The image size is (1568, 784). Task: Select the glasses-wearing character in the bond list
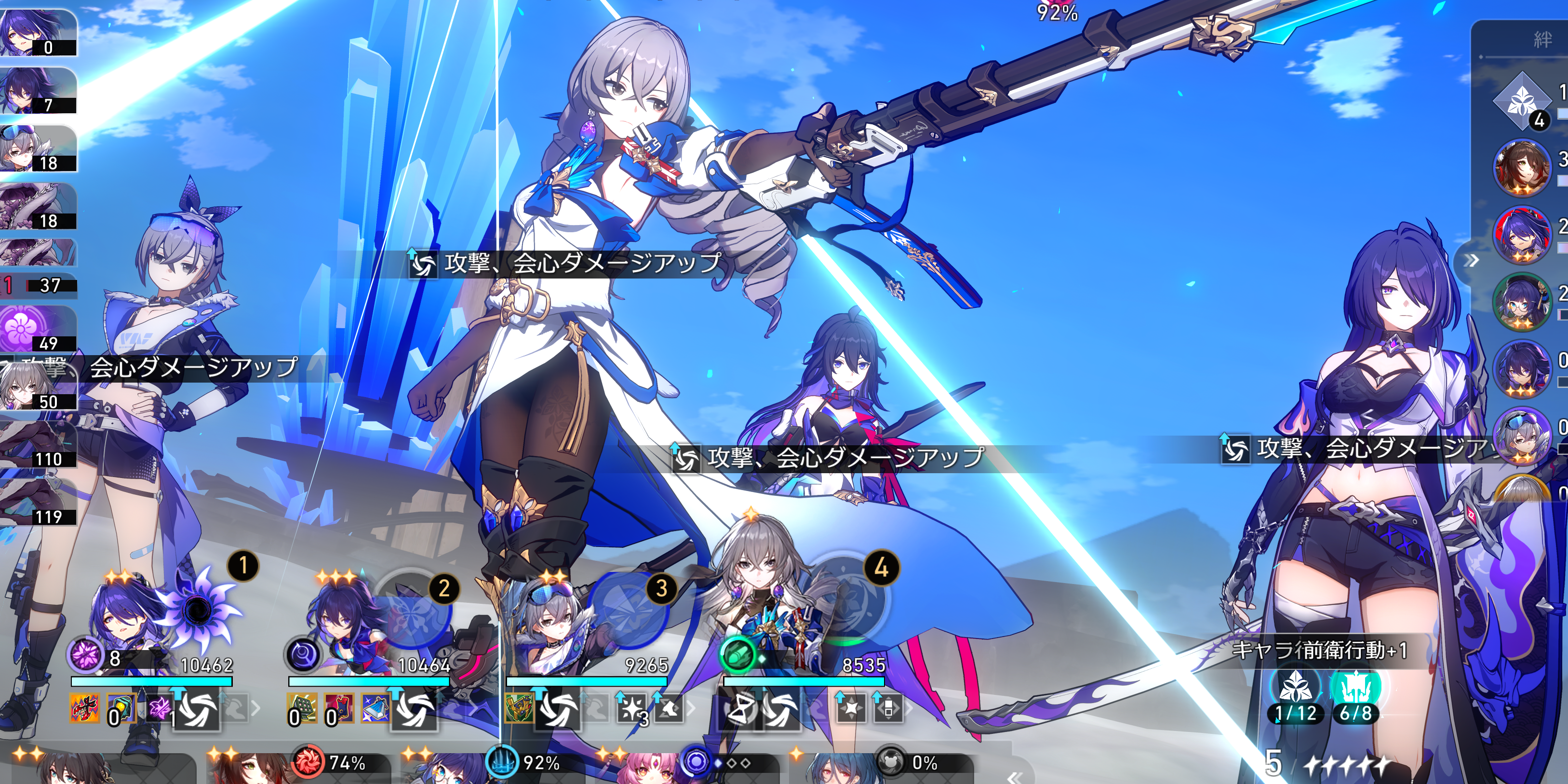click(1522, 301)
